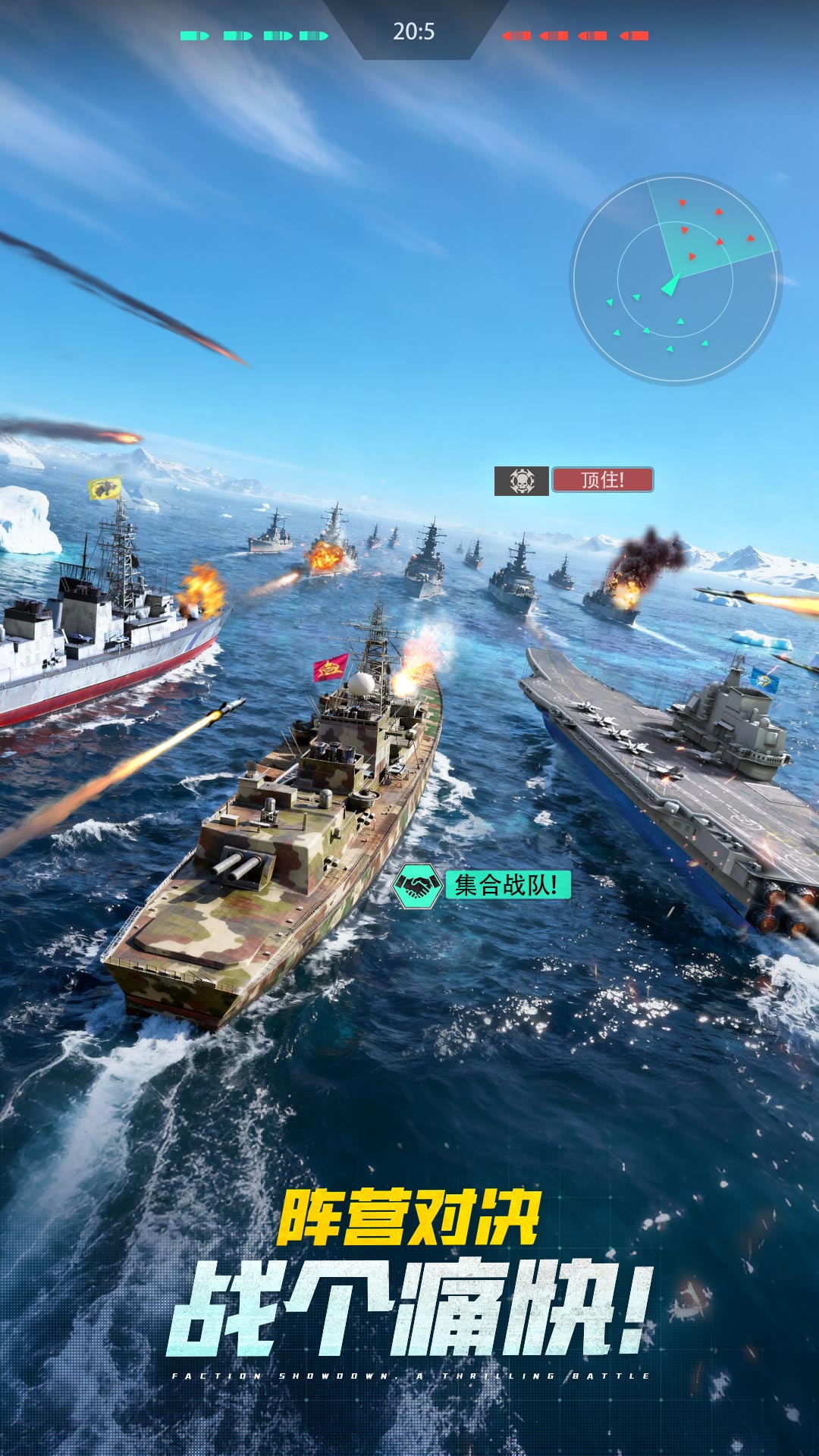Choose the 集合战队! rally command
819x1456 pixels.
[x=507, y=884]
